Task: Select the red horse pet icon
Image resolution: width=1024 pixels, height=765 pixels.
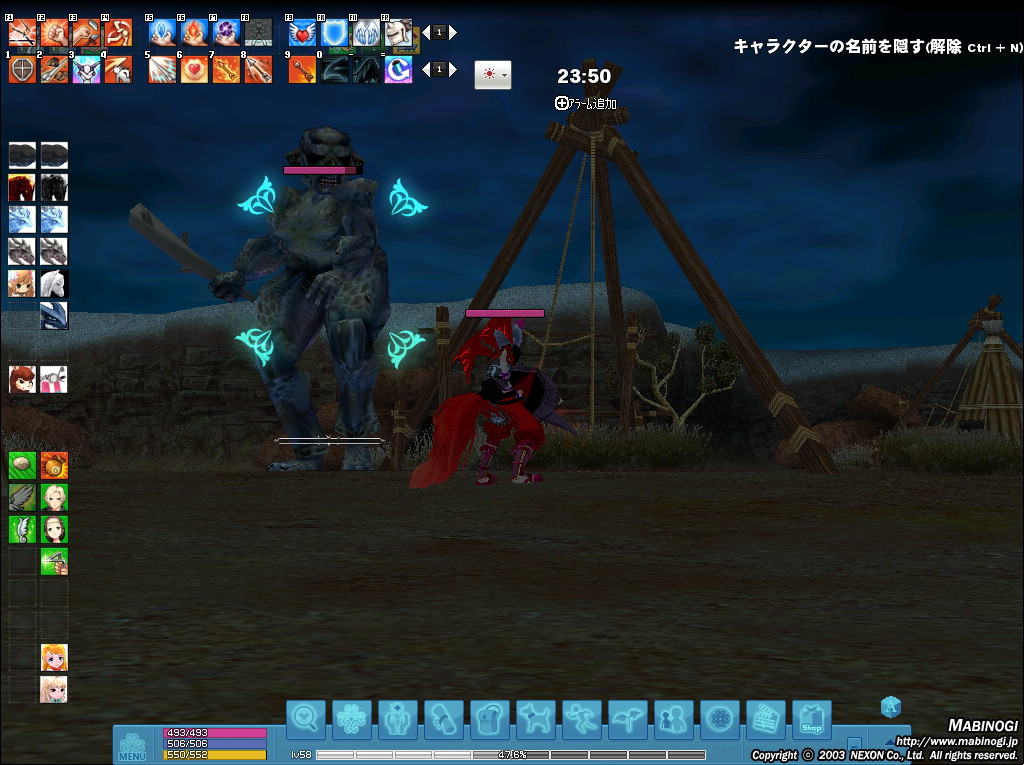Action: (22, 188)
